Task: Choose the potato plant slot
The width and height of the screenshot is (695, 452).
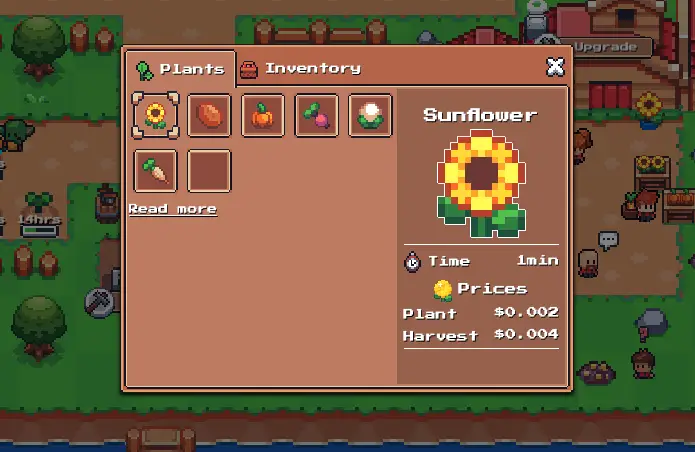Action: (209, 115)
